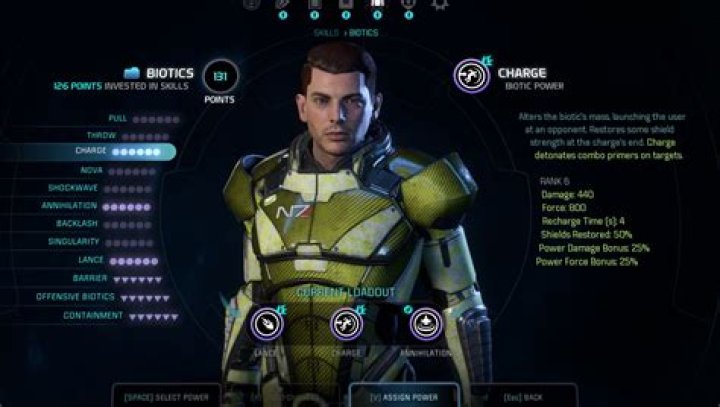Choose the Containment passive skill
720x407 pixels.
coord(110,316)
